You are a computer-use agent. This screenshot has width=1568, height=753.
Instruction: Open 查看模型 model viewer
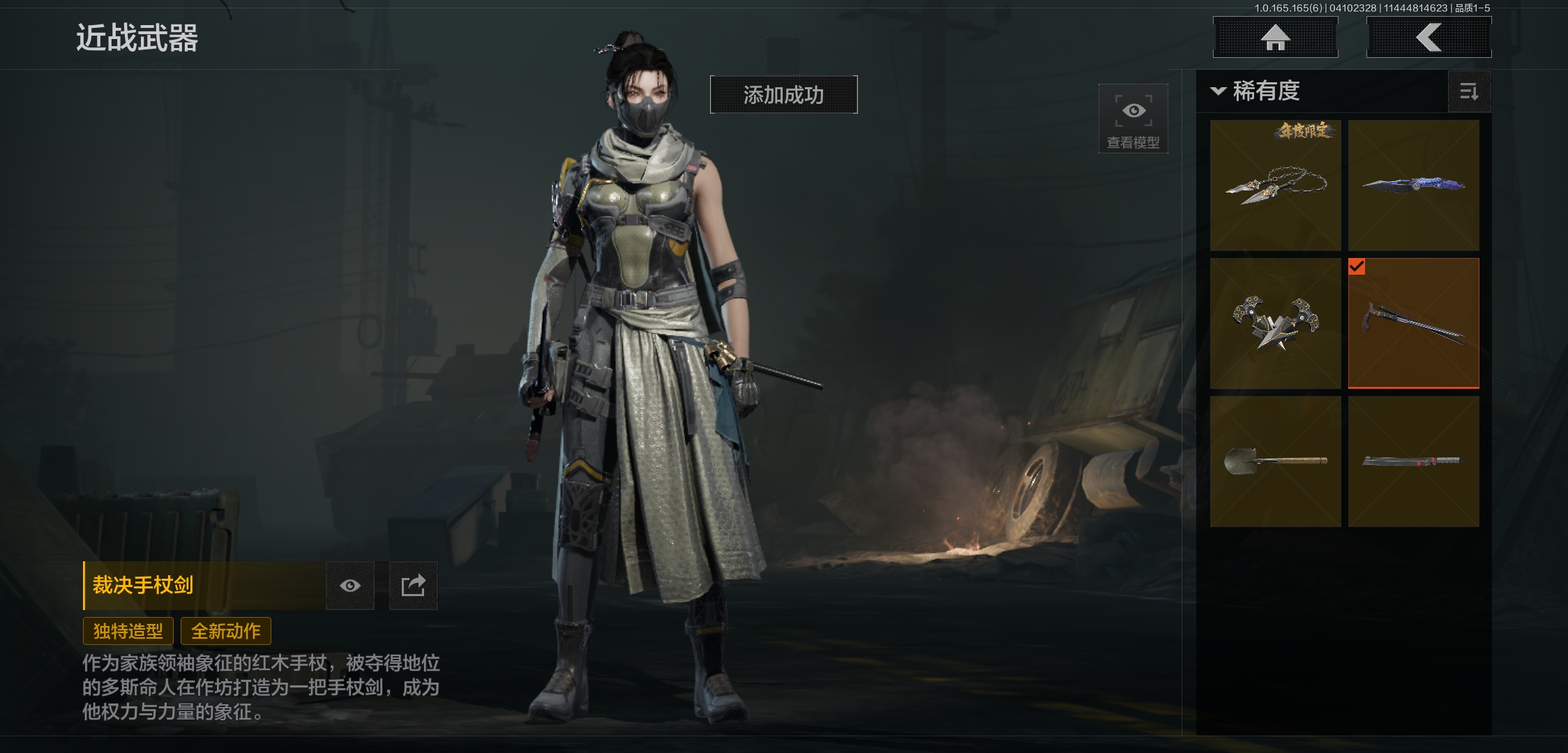[1133, 119]
